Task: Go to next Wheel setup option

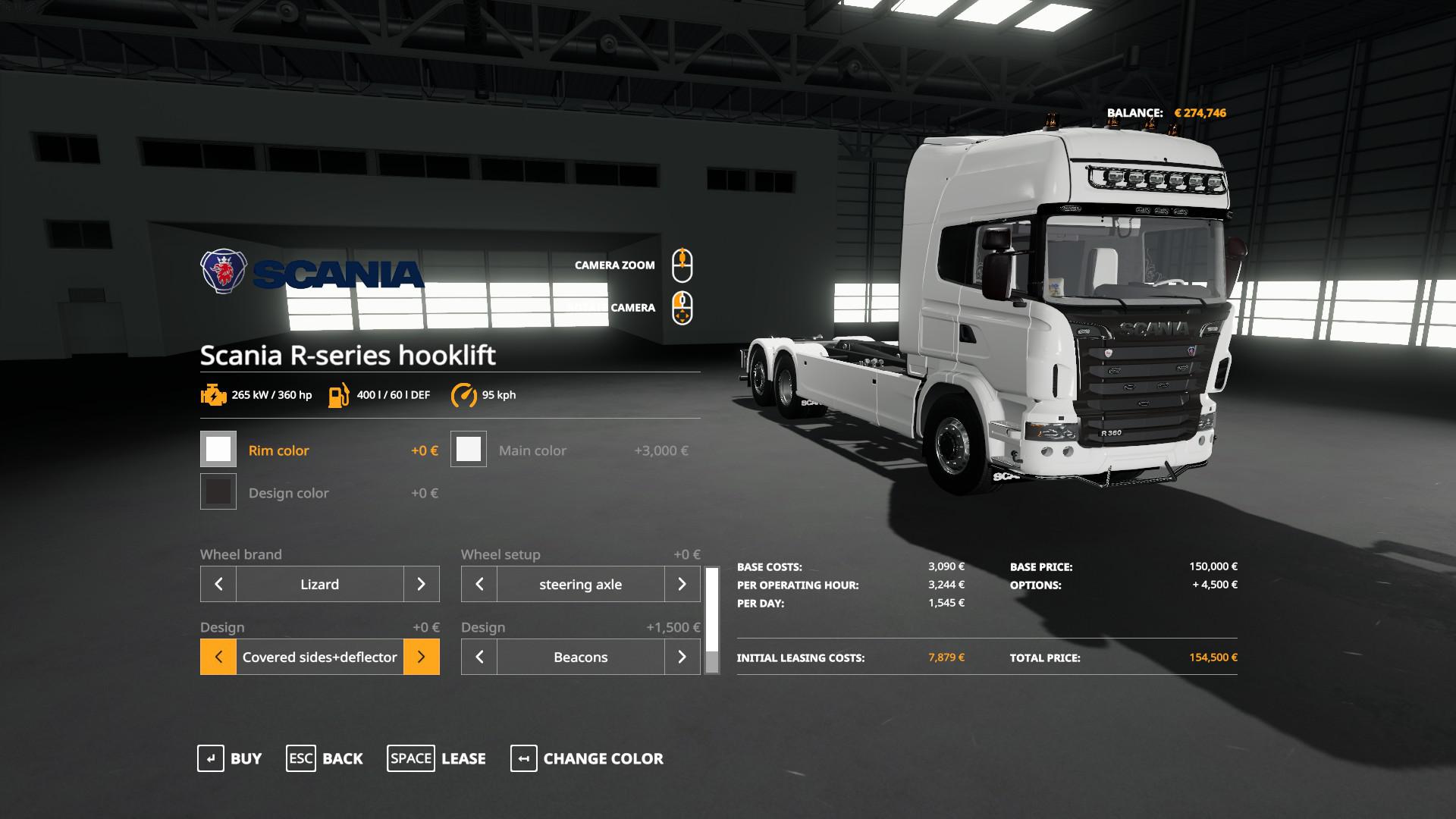Action: tap(682, 584)
